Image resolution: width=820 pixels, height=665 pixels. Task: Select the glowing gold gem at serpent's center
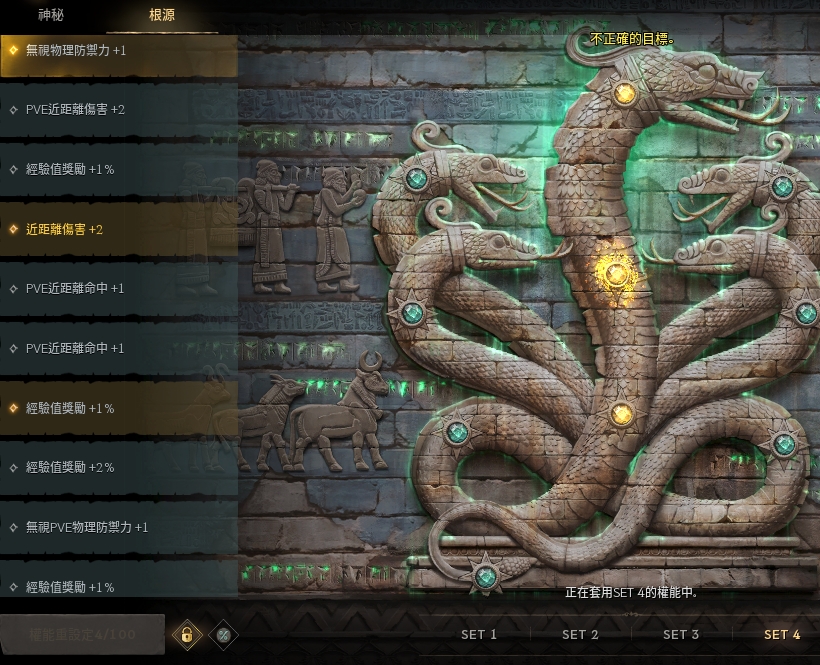(x=617, y=273)
